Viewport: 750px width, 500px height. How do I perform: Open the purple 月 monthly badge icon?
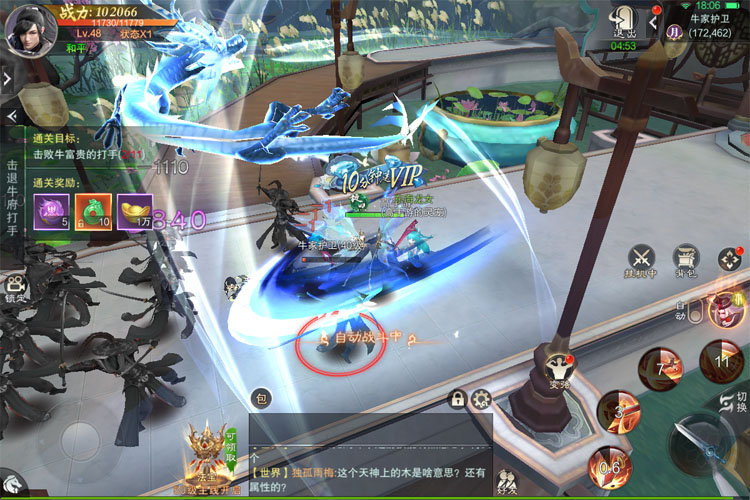pyautogui.click(x=675, y=32)
